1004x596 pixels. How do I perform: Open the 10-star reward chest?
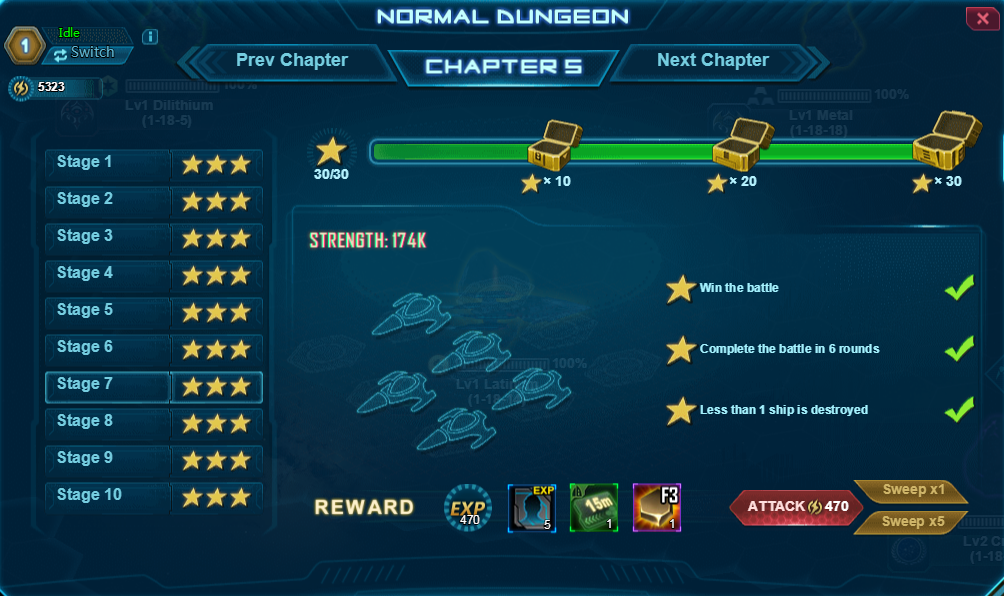click(x=554, y=145)
